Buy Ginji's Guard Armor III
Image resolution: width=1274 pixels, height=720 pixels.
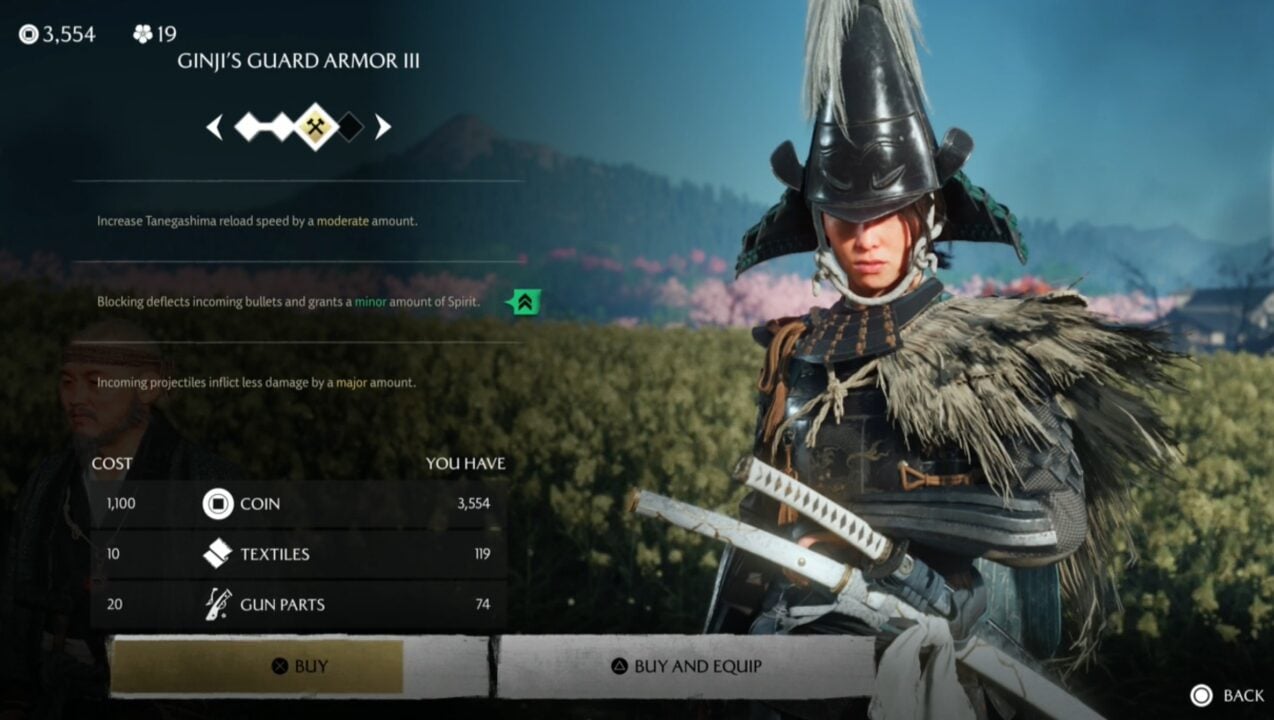(x=298, y=666)
